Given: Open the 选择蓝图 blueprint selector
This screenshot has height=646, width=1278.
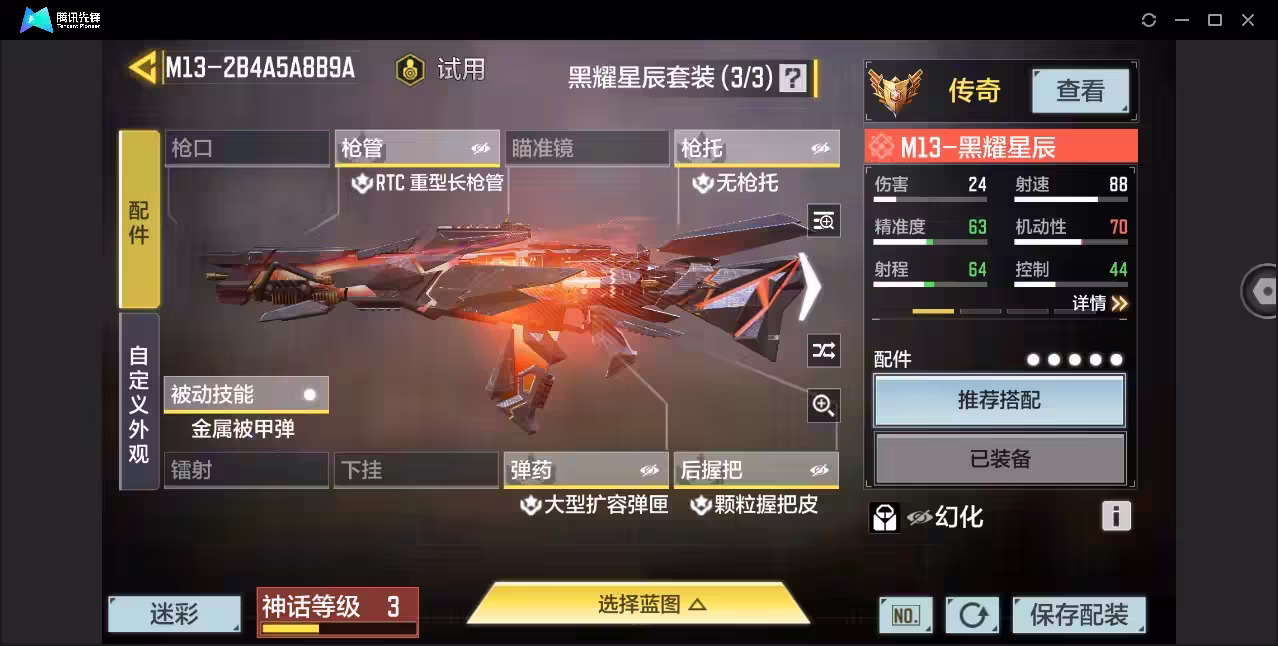Looking at the screenshot, I should [x=638, y=604].
